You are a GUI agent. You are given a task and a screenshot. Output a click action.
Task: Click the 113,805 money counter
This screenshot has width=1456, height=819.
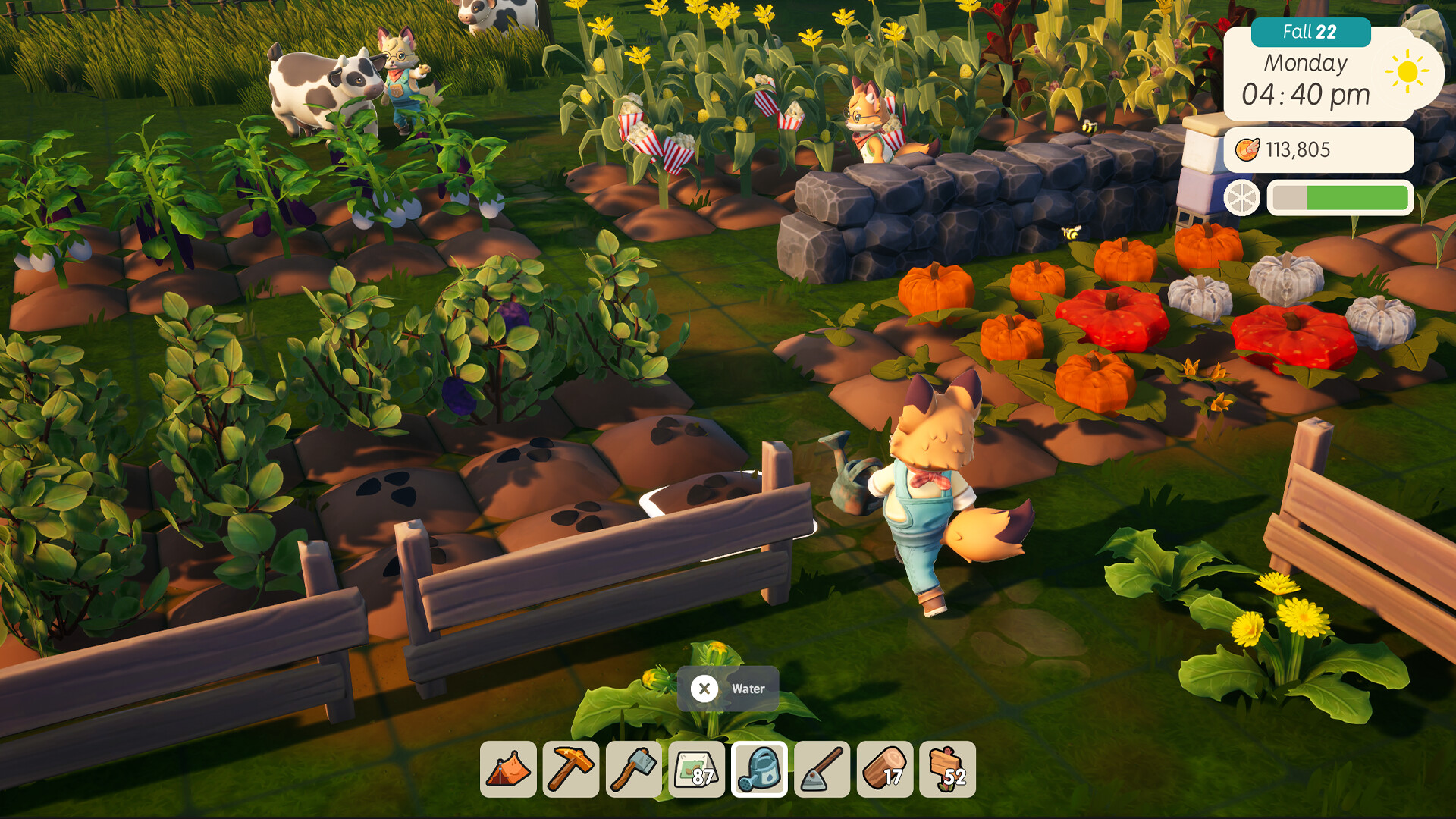(x=1300, y=149)
